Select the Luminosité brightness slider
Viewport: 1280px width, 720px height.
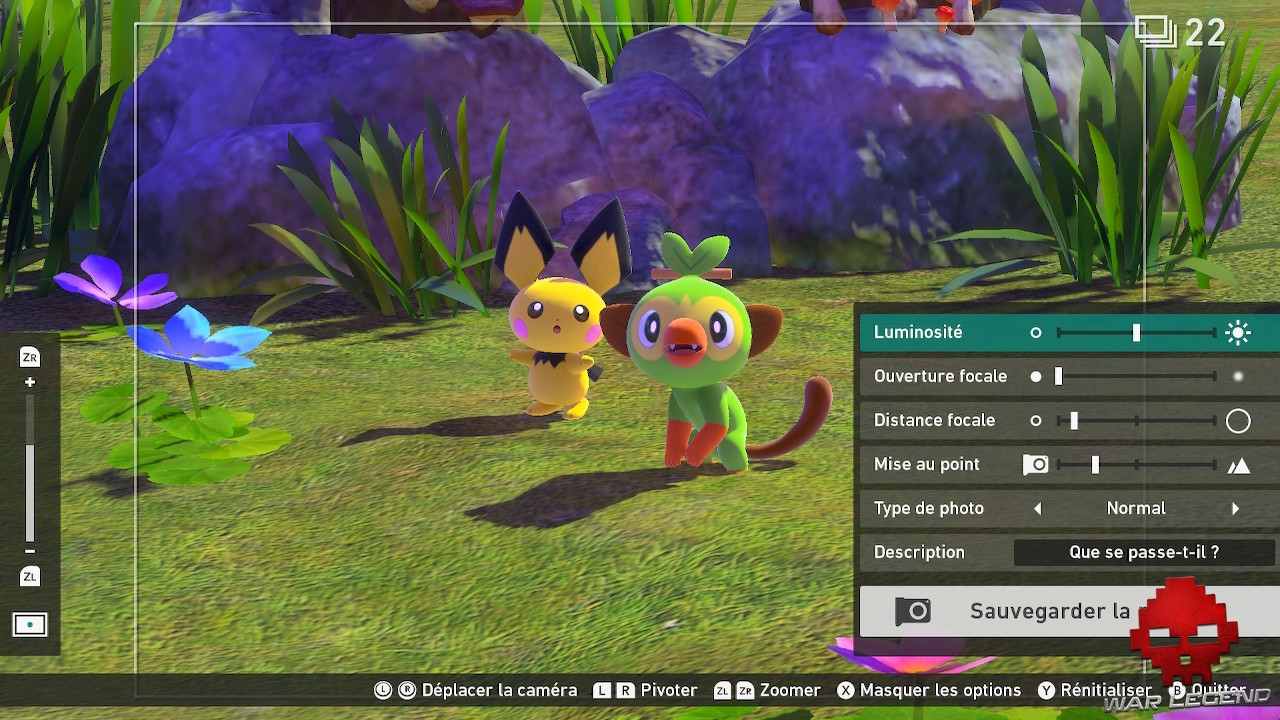1136,332
